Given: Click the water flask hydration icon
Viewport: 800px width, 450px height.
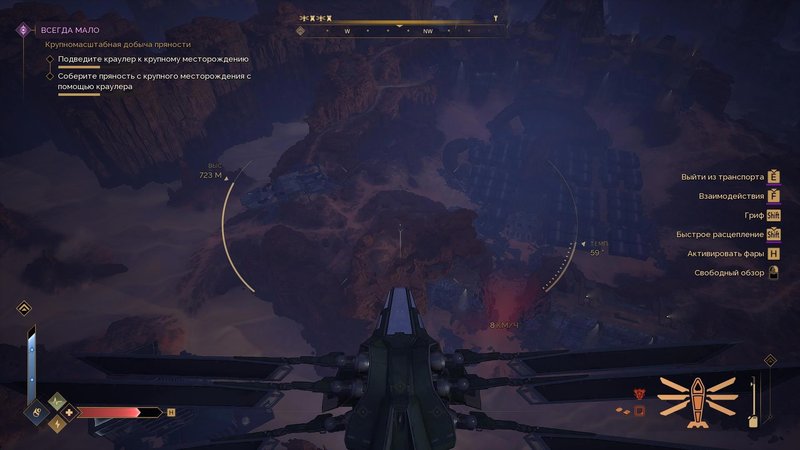Looking at the screenshot, I should 35,411.
